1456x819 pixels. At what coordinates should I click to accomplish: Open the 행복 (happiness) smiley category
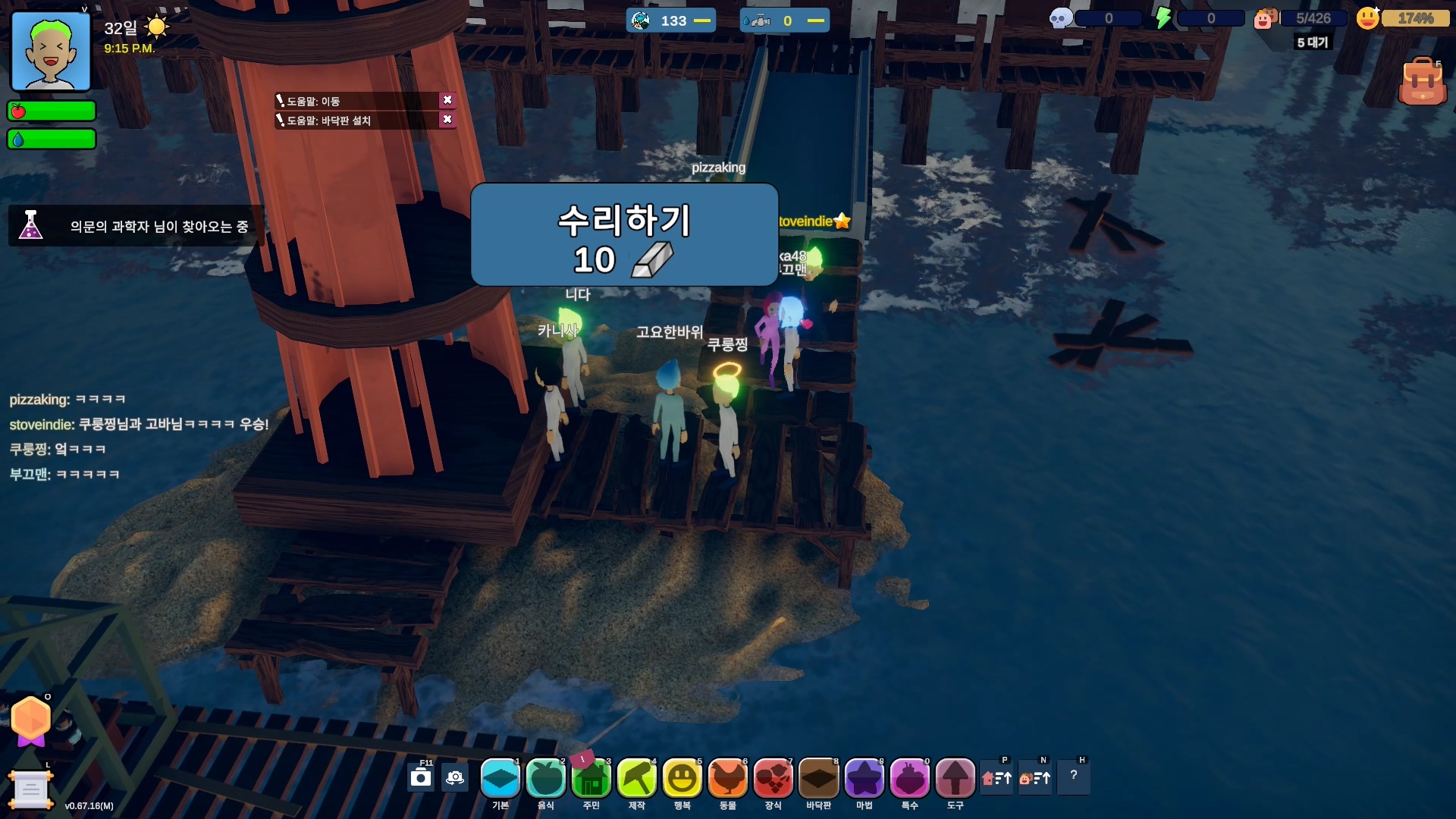[682, 778]
